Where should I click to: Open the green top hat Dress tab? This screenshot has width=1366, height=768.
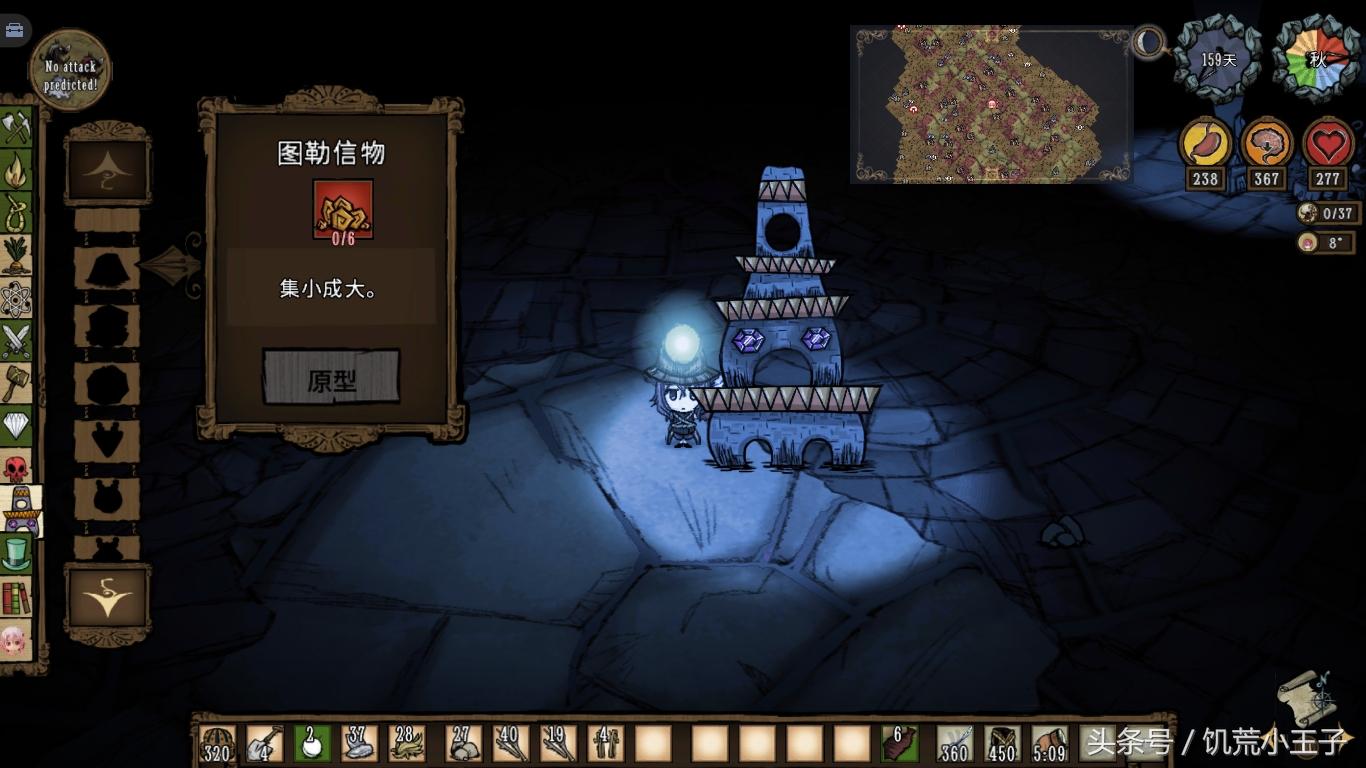(16, 553)
